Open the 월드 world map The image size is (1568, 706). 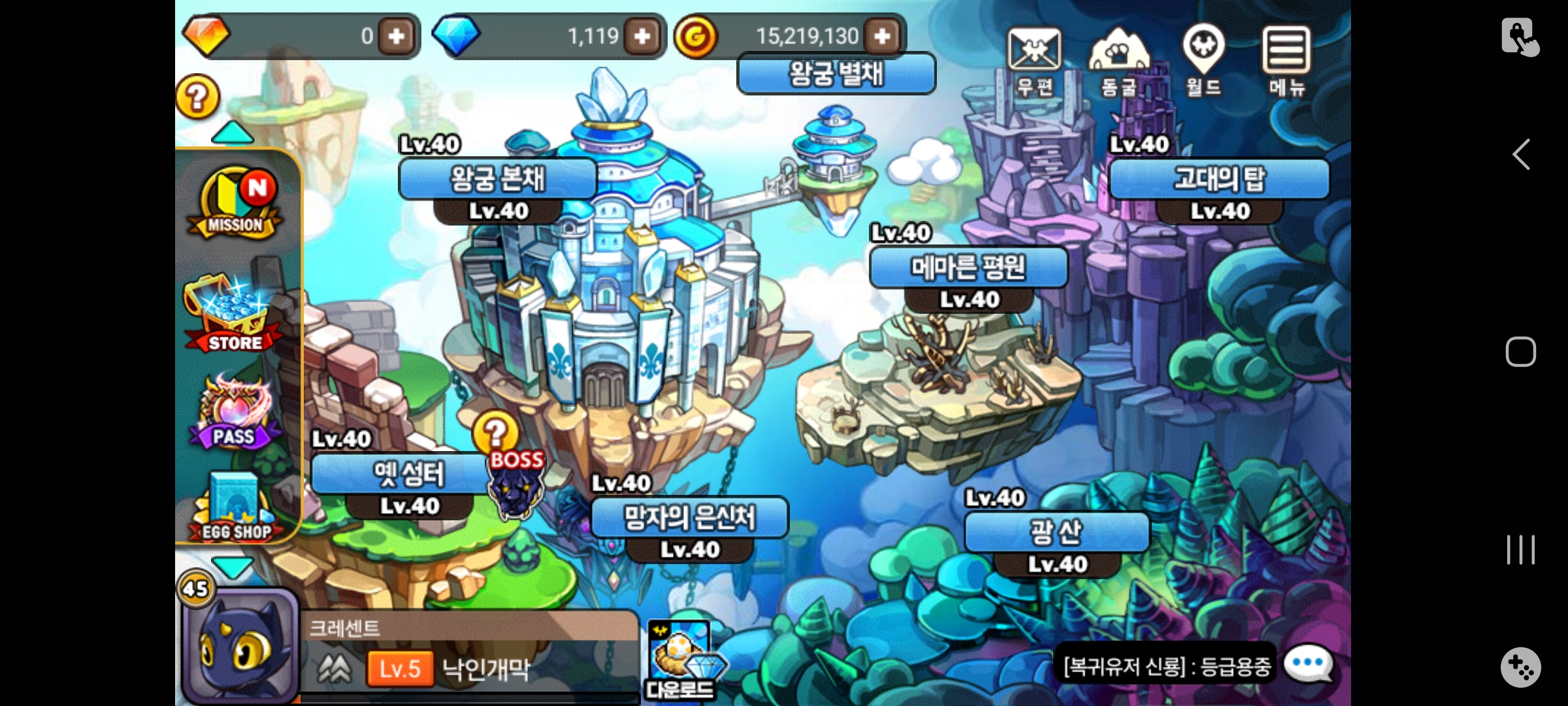coord(1203,59)
